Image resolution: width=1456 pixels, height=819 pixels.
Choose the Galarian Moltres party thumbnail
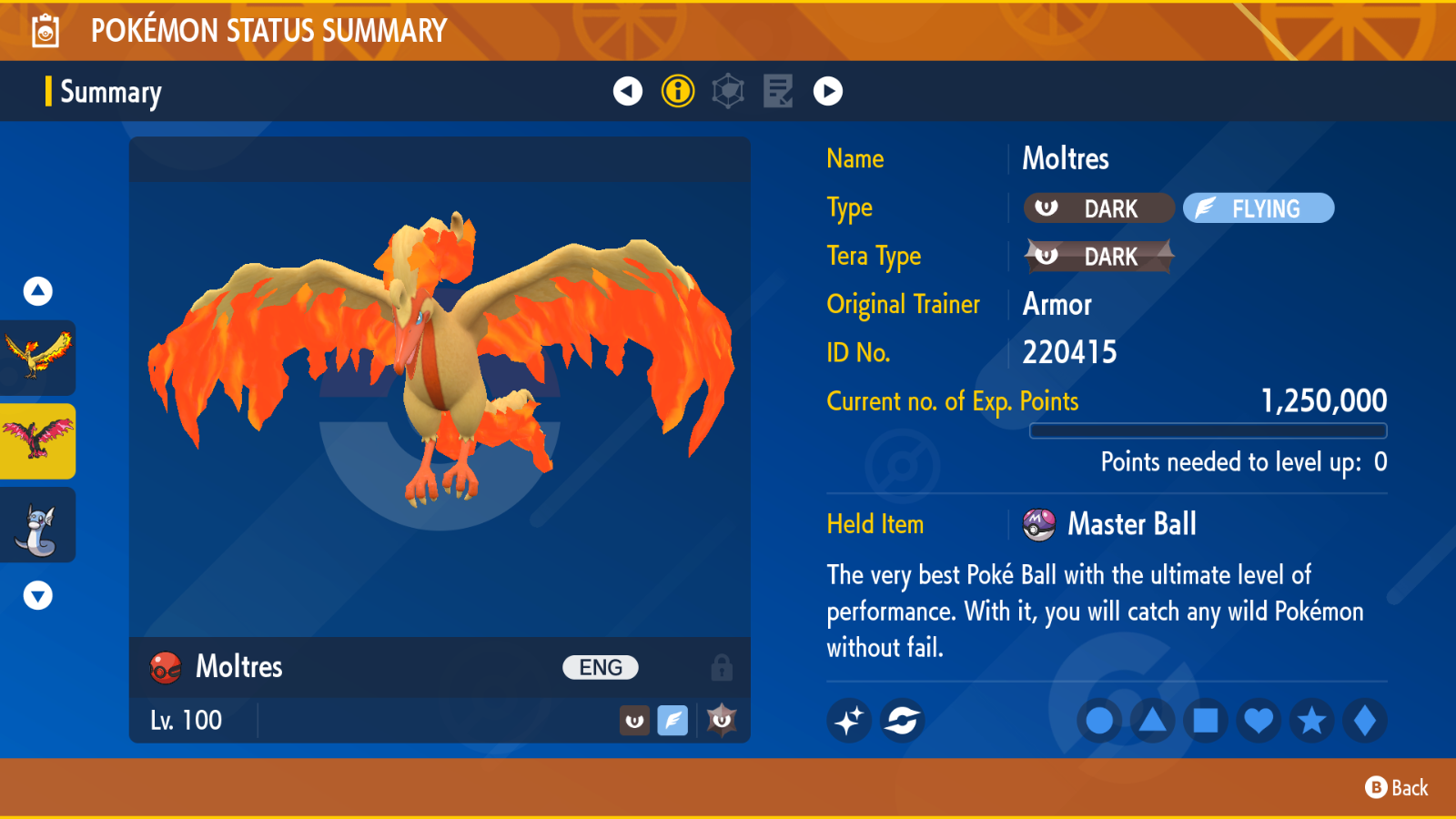point(38,440)
